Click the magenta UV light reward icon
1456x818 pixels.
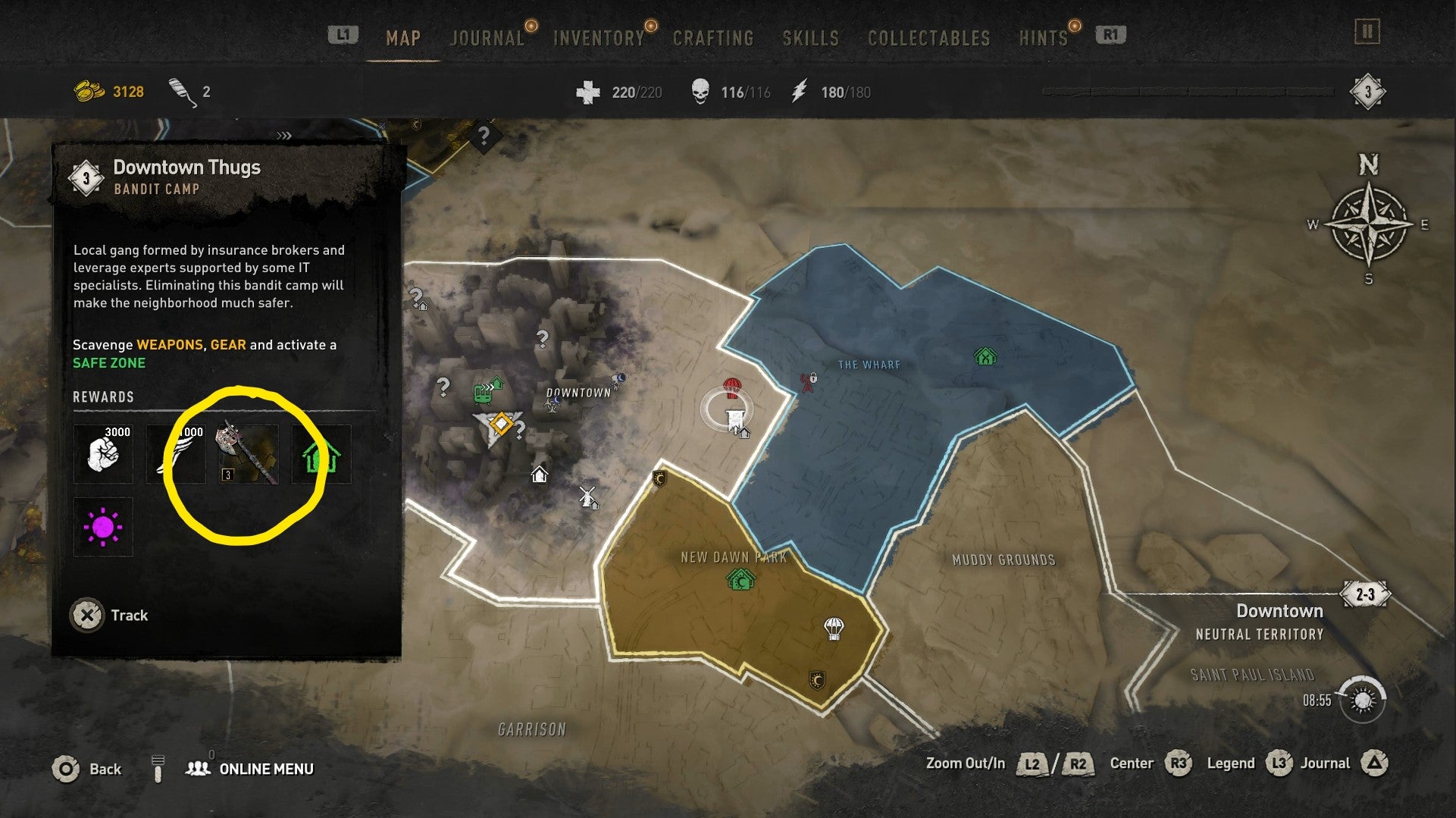(103, 527)
